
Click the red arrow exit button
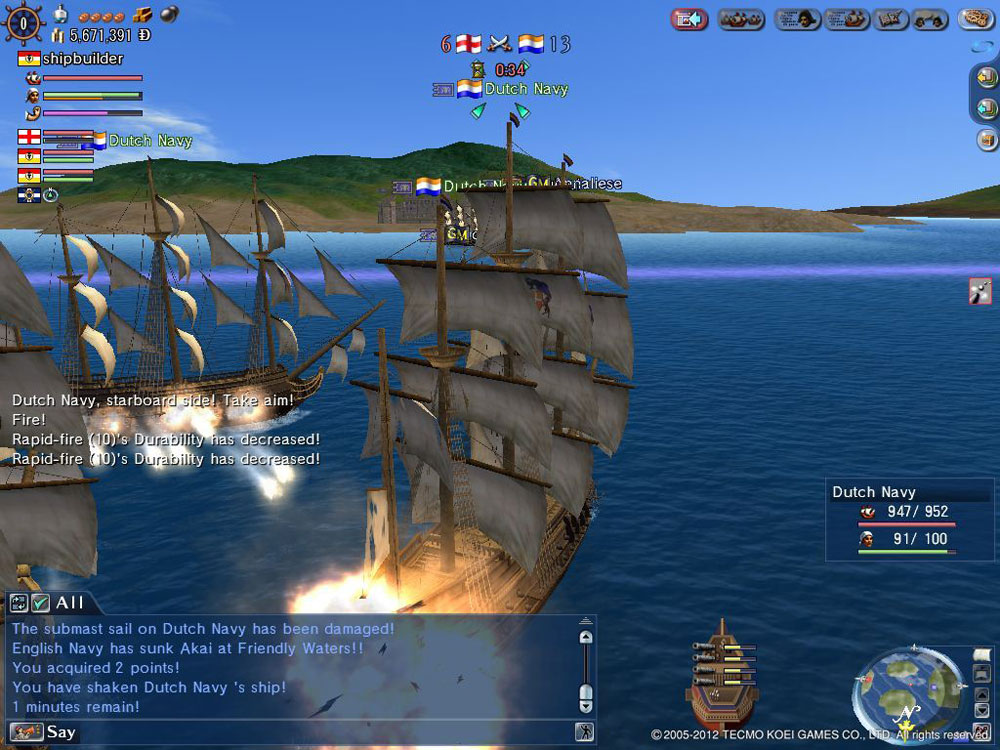point(689,19)
